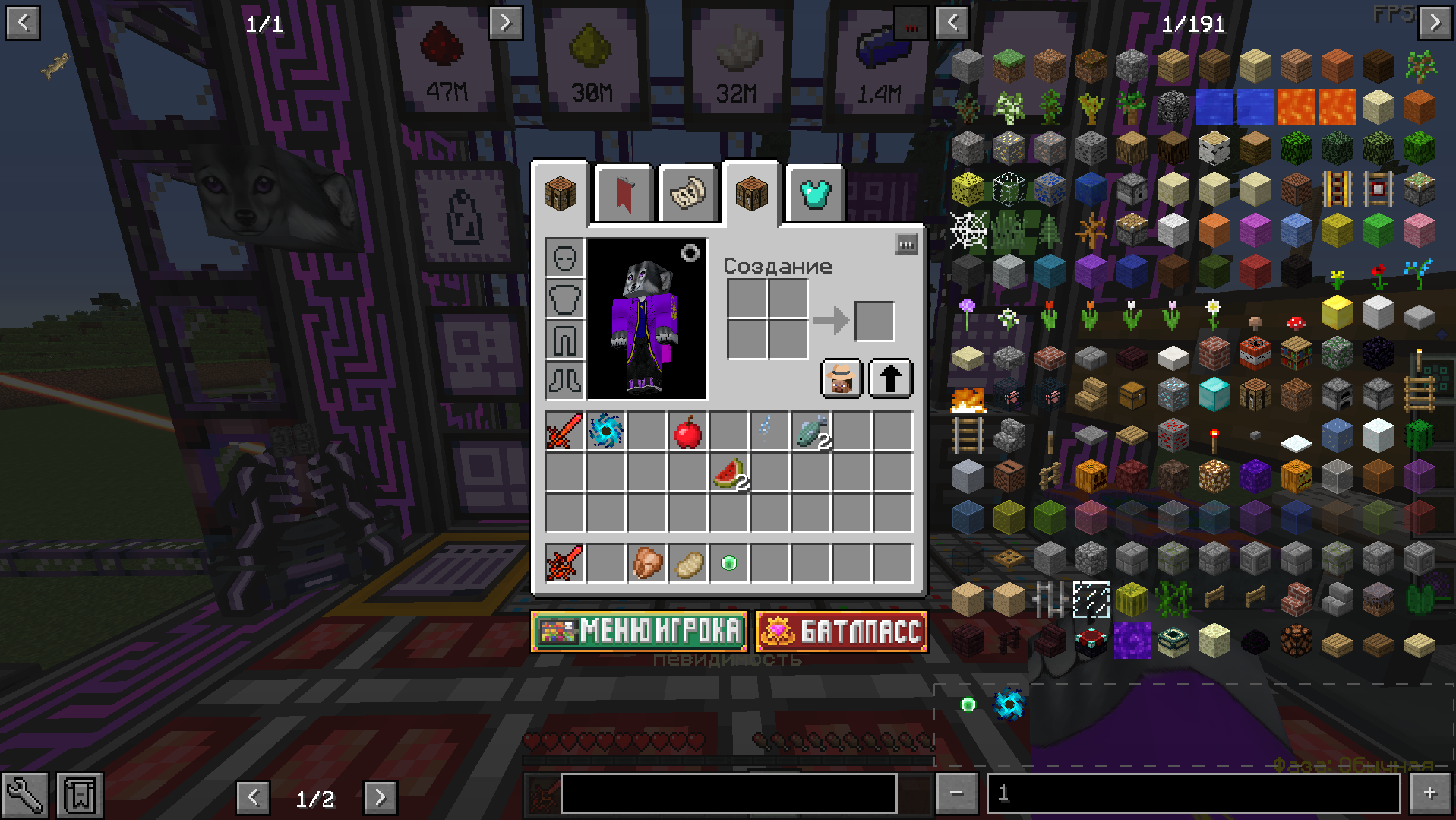This screenshot has height=820, width=1456.
Task: Pick the TNT block from item list
Action: pos(1255,354)
